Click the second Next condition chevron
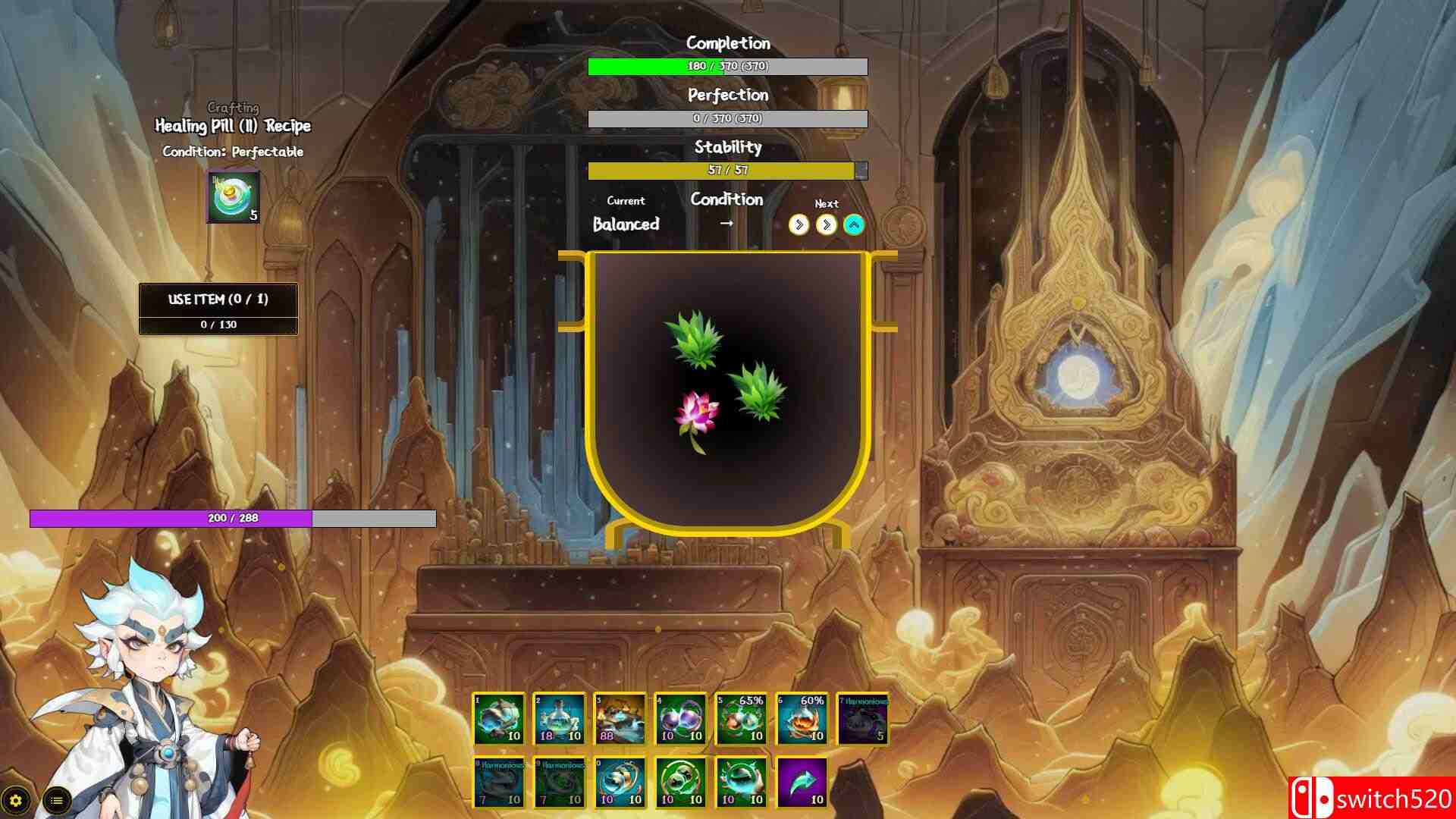This screenshot has width=1456, height=819. [826, 224]
